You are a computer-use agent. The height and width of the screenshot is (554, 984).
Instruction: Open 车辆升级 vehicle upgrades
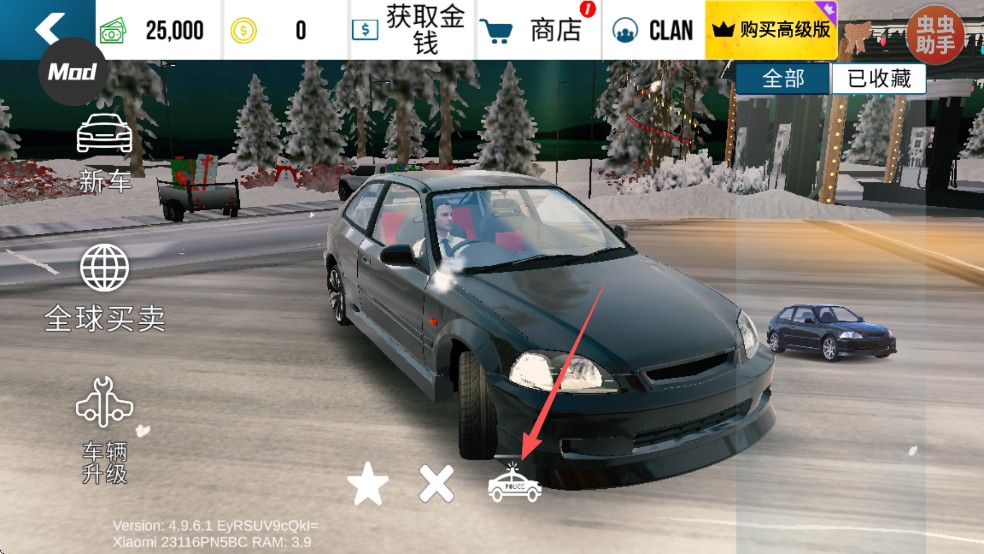tap(105, 430)
